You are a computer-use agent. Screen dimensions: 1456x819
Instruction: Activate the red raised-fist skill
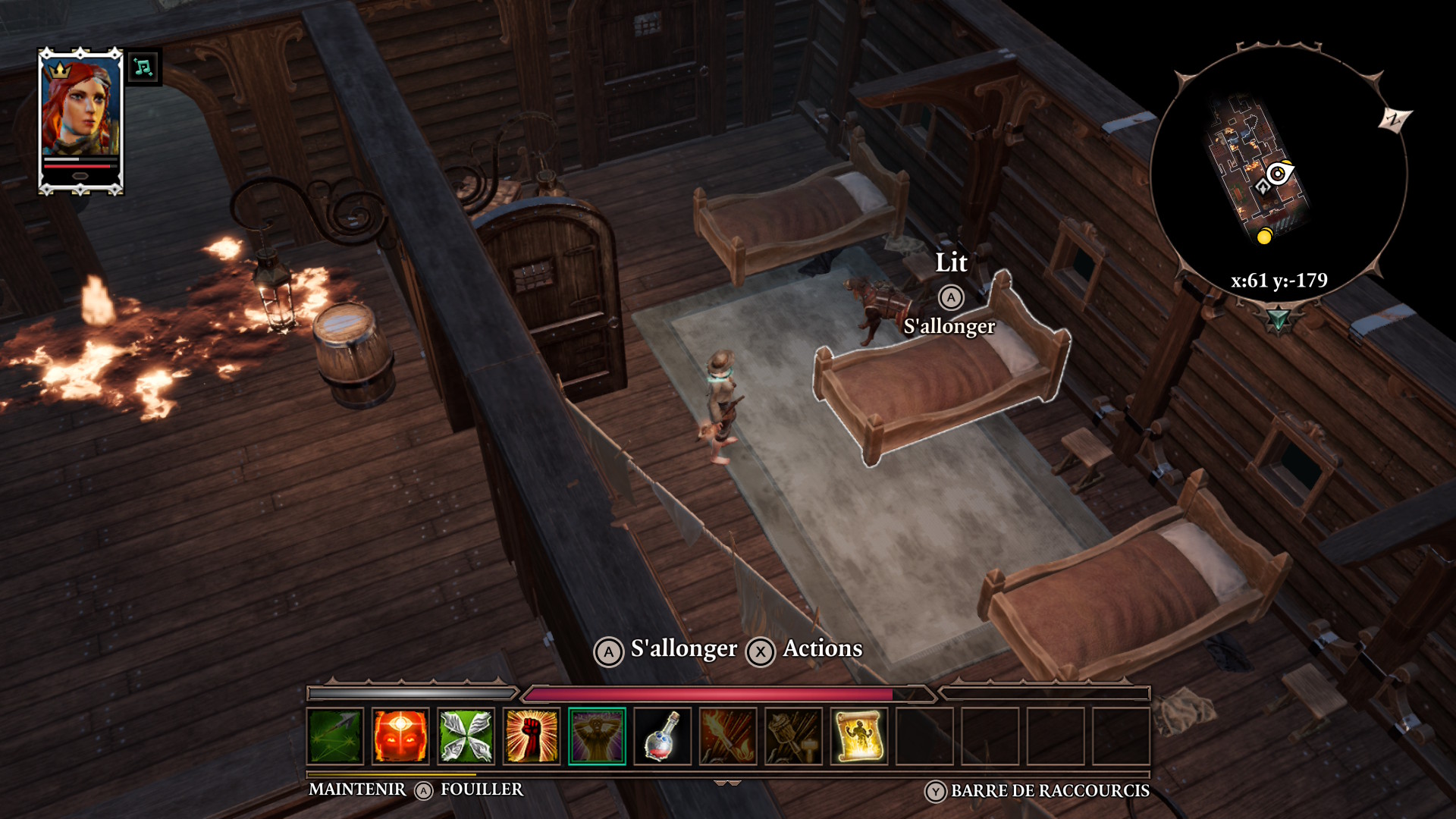point(532,736)
